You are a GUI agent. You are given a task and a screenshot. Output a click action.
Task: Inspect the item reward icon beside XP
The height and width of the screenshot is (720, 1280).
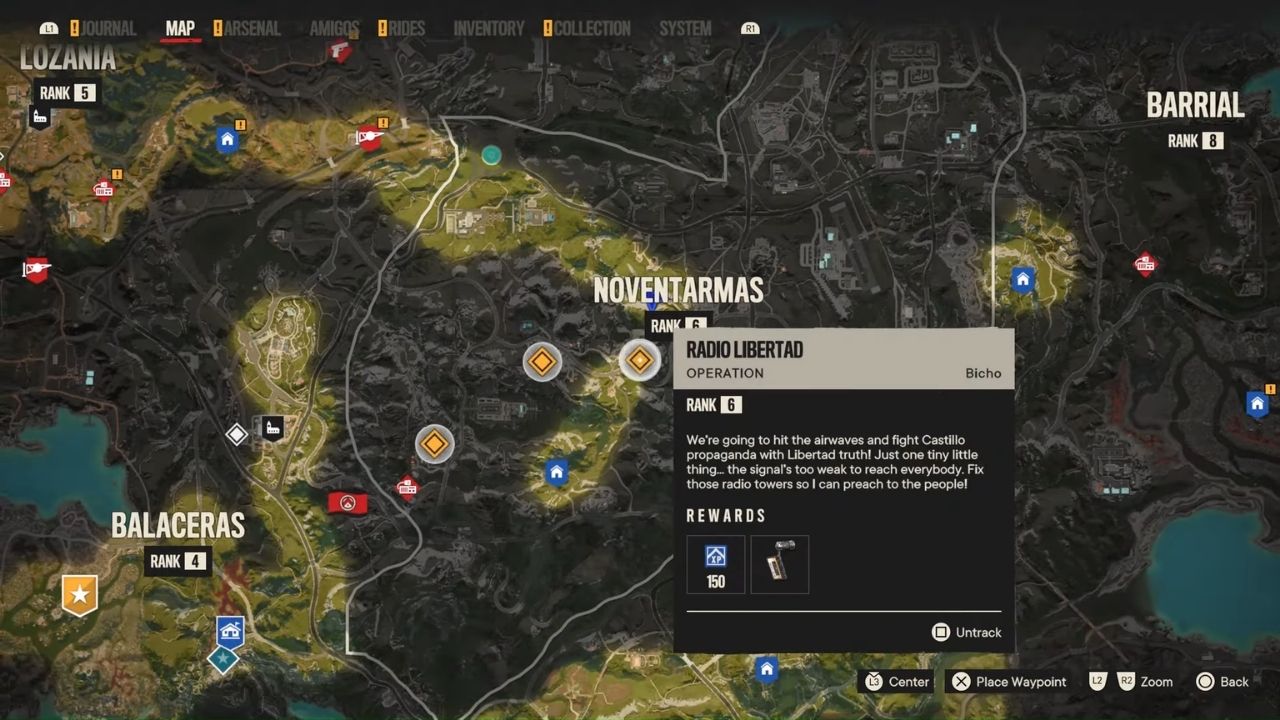click(x=780, y=565)
